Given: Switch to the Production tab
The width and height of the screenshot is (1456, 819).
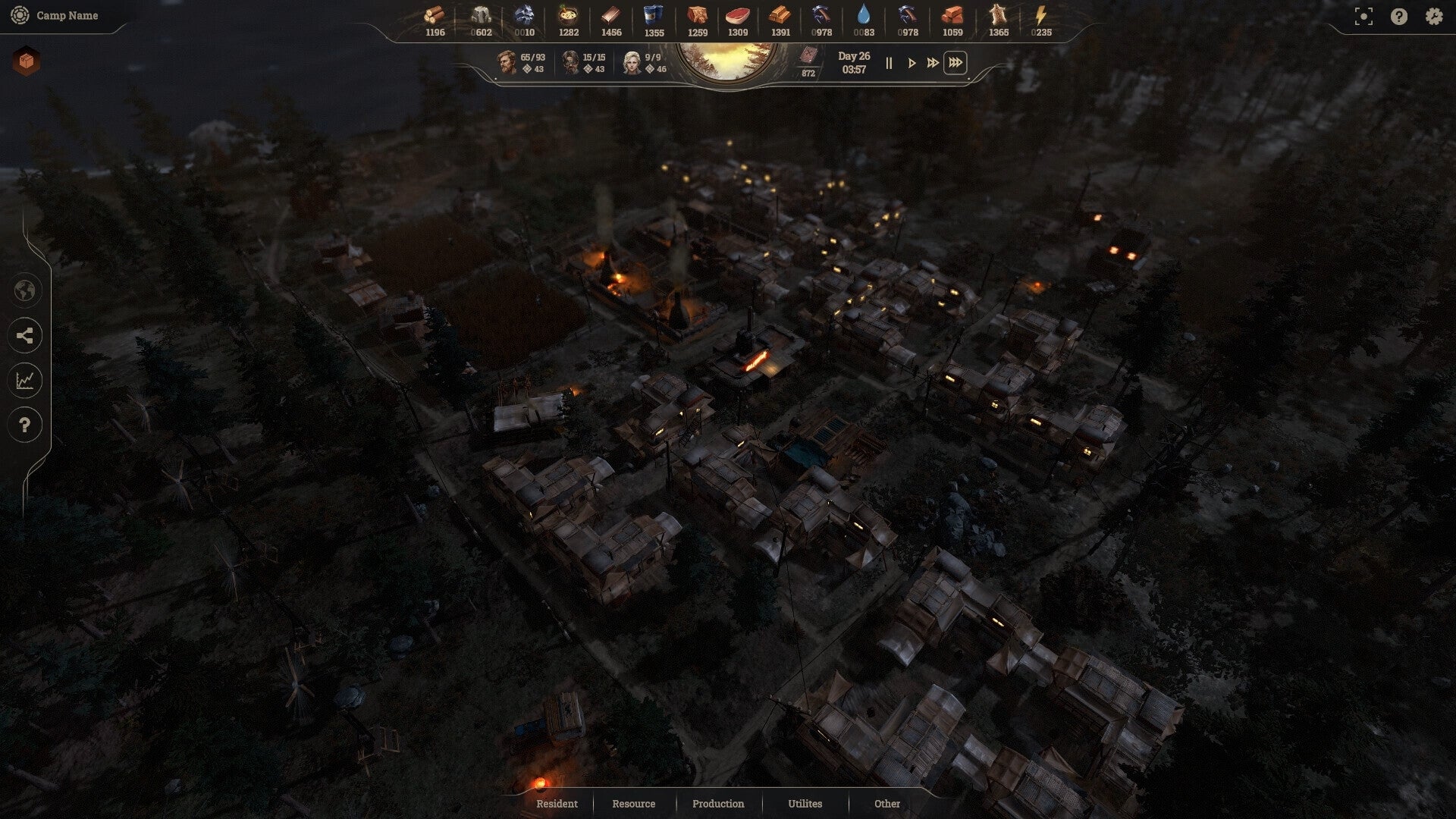Looking at the screenshot, I should (717, 804).
